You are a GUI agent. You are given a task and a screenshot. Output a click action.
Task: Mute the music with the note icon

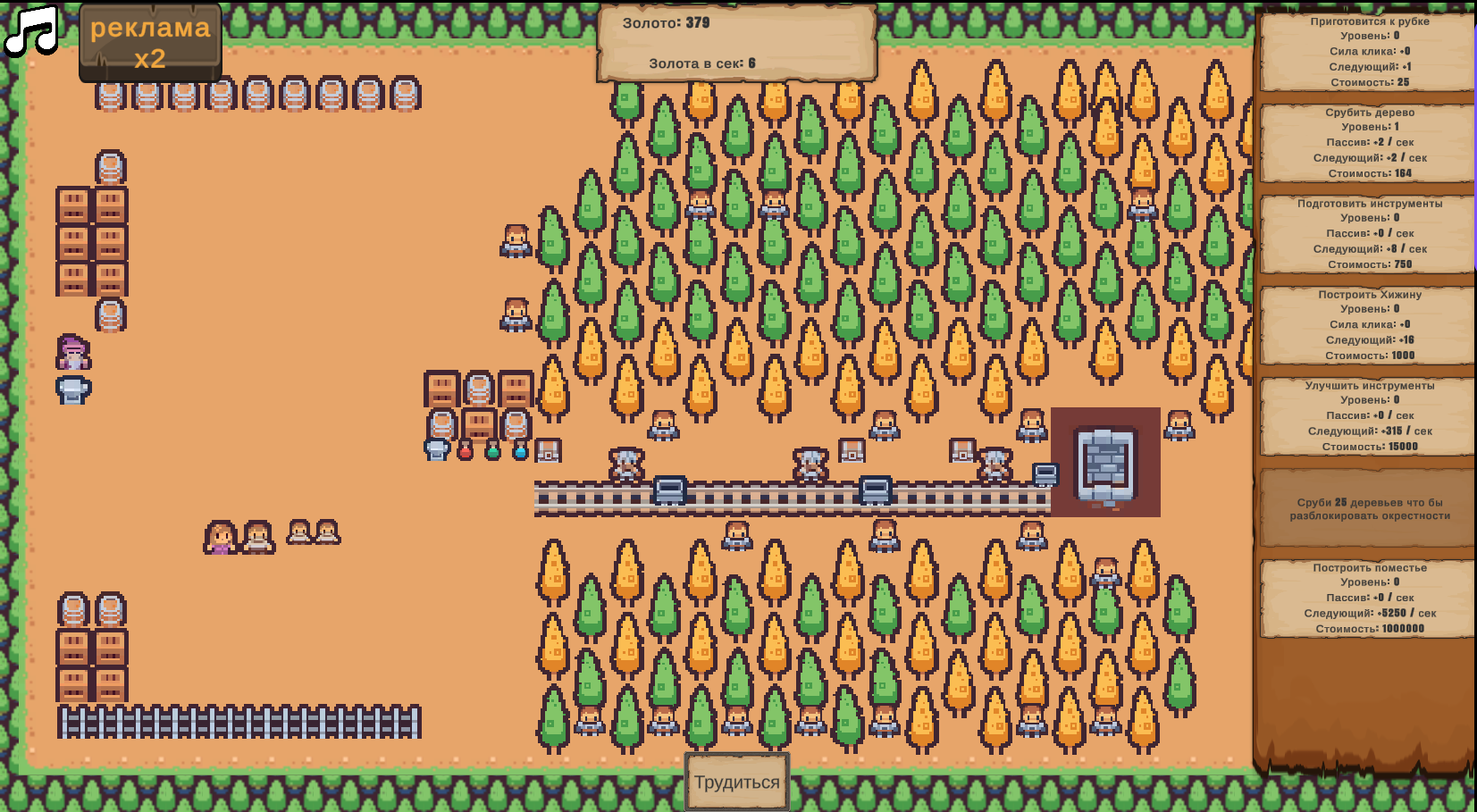29,31
